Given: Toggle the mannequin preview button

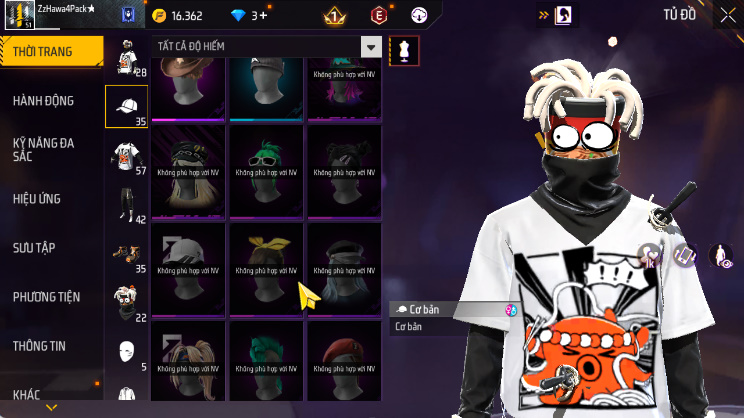Looking at the screenshot, I should [404, 50].
